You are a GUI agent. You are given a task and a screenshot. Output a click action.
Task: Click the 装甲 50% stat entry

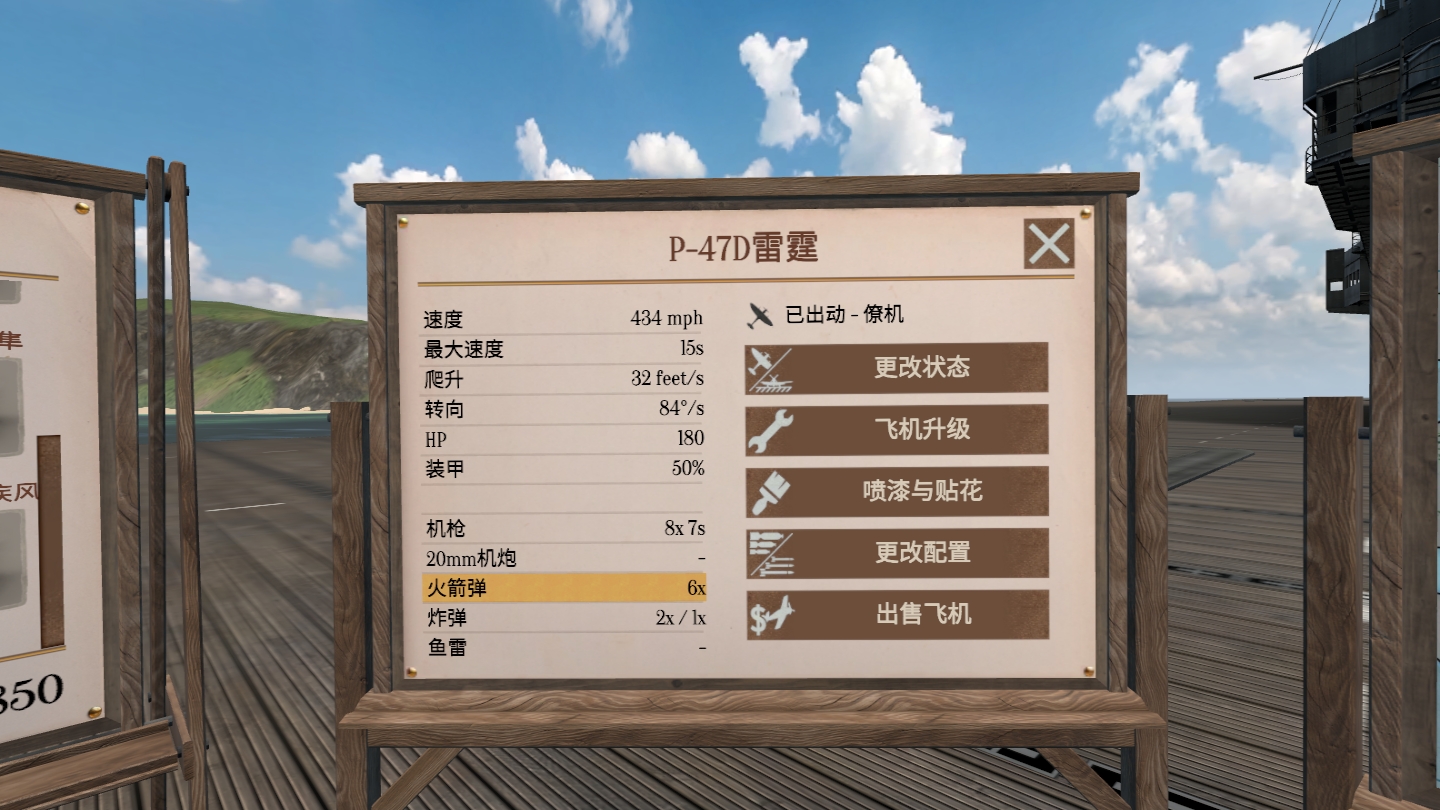562,470
